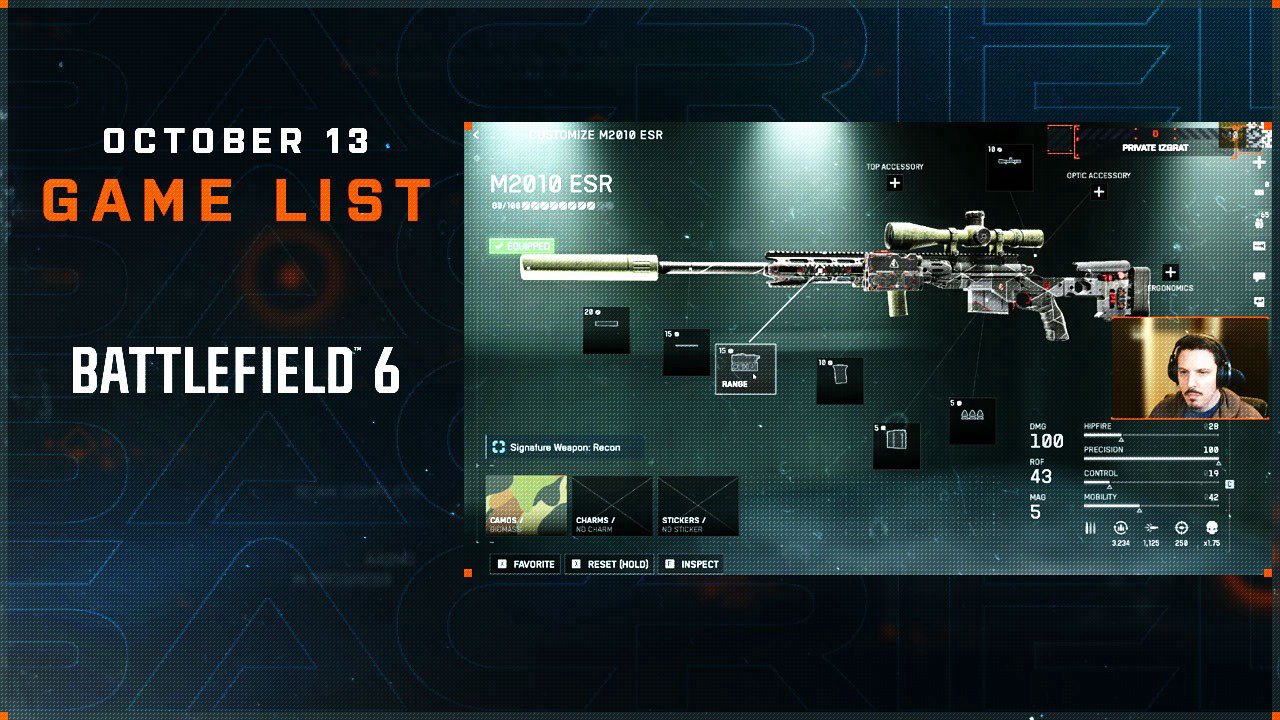Choose the highlighted Range attachment slot
Screen dimensions: 1280x720
point(745,369)
